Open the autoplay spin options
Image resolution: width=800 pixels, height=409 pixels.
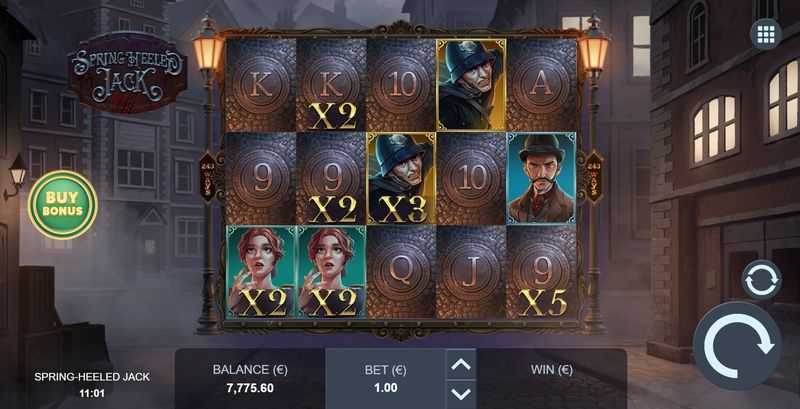(x=761, y=279)
